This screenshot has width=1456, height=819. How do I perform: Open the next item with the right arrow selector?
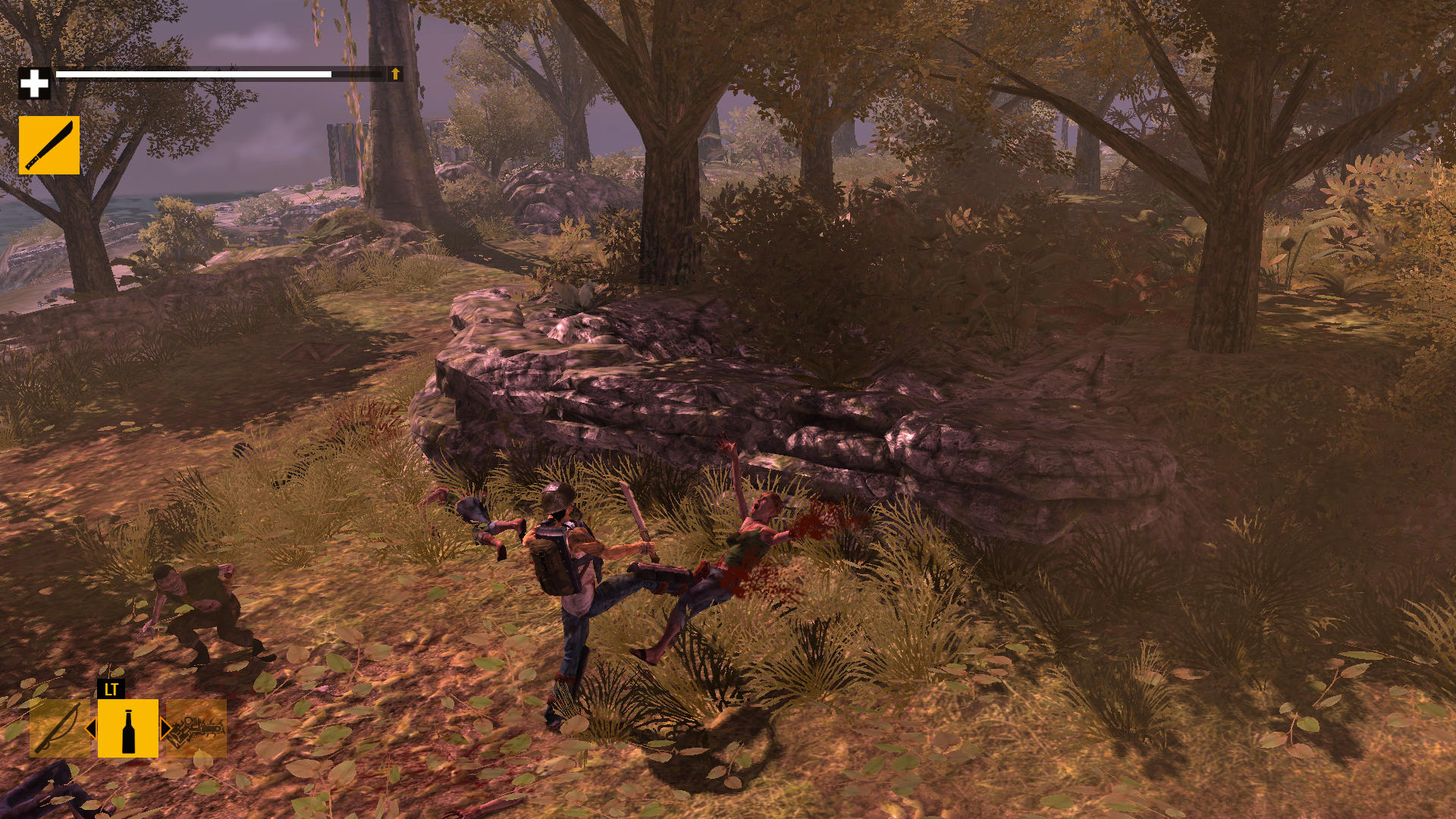(x=165, y=729)
